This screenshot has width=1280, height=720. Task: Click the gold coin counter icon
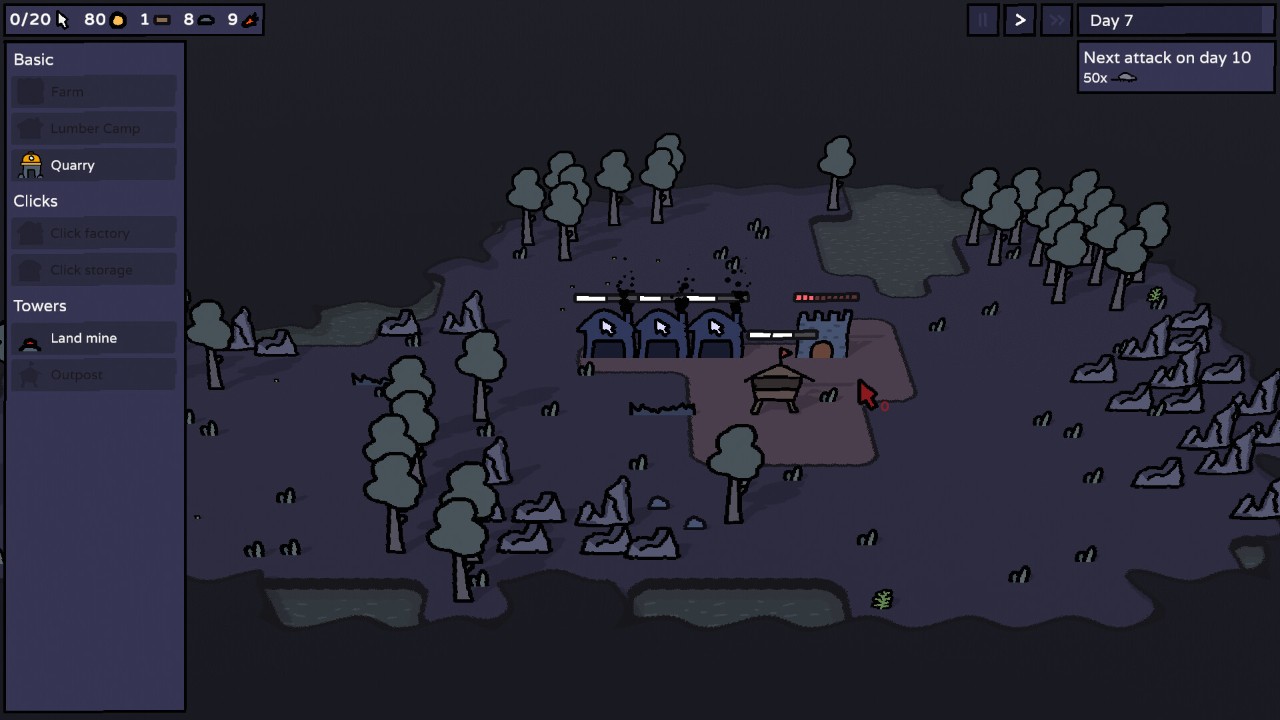click(x=117, y=19)
